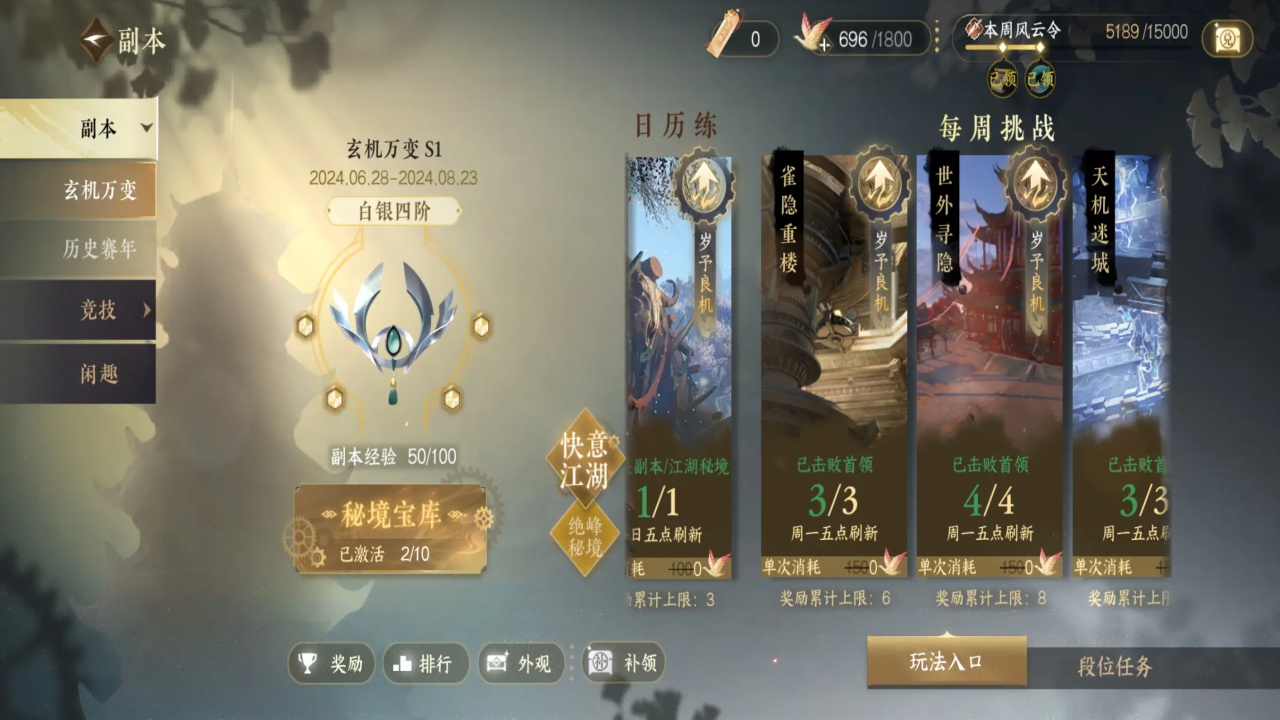Open the 外观 appearance button

pos(520,663)
